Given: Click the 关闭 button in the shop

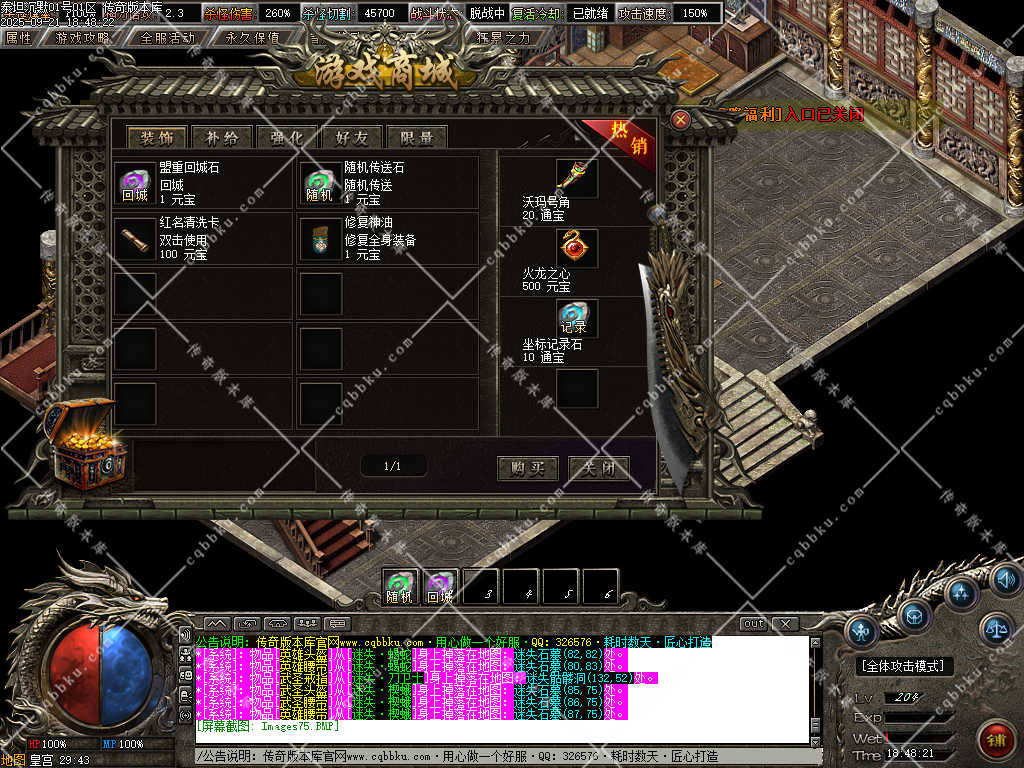Looking at the screenshot, I should [x=598, y=468].
